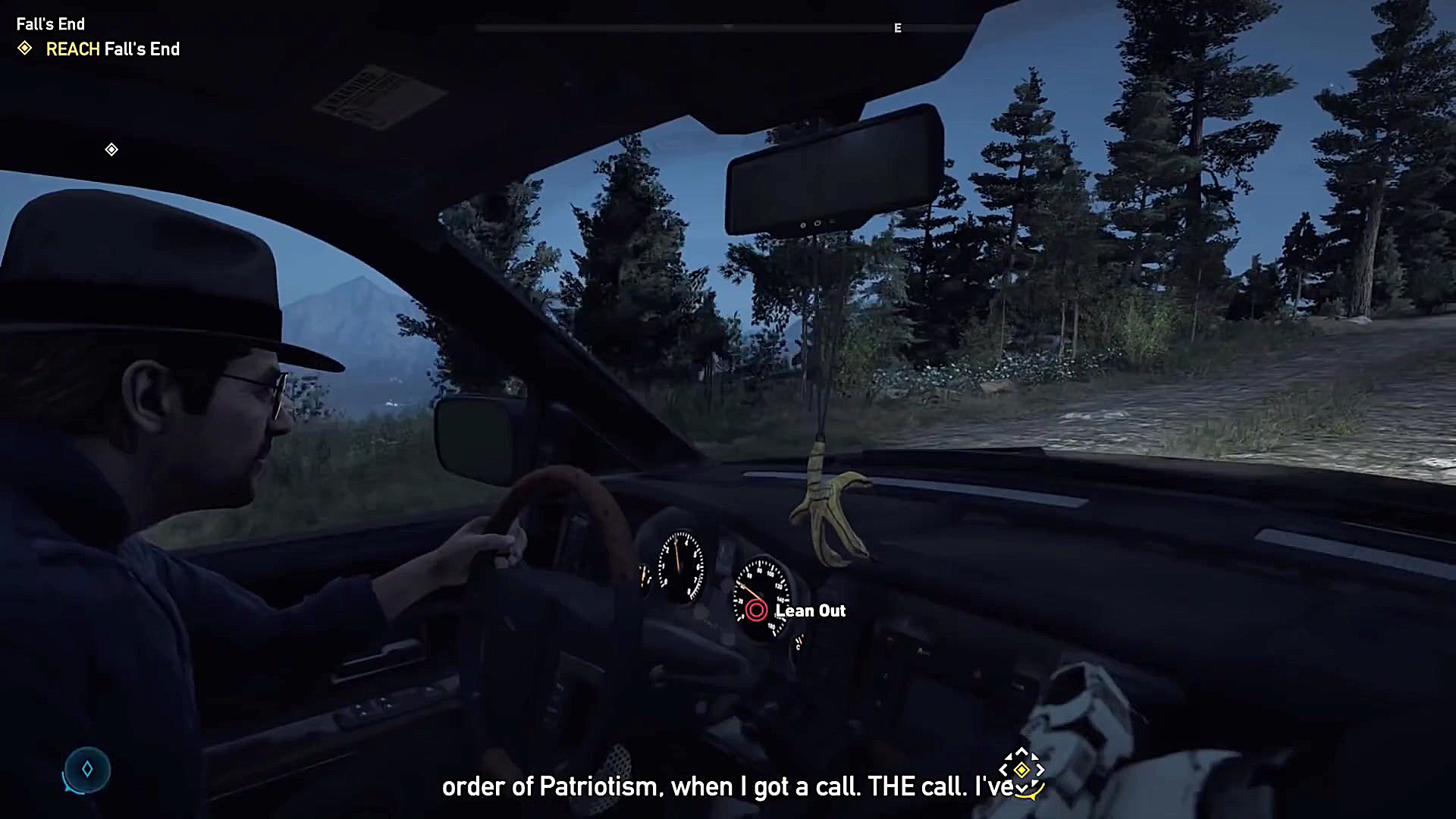Screen dimensions: 1456x819
Task: Open the Fall's End mission title
Action: (50, 24)
